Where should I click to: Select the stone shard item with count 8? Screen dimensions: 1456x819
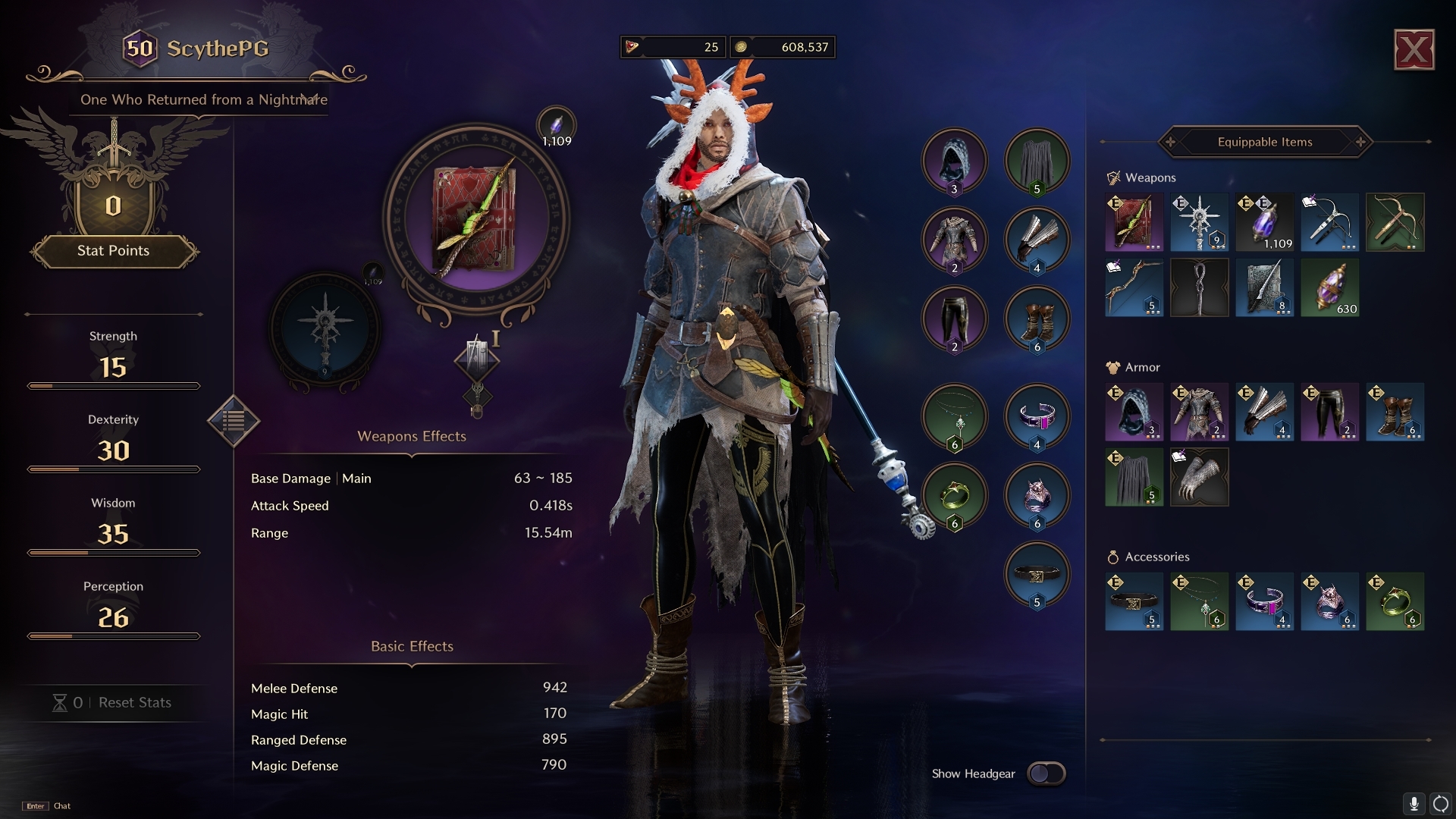pos(1264,287)
